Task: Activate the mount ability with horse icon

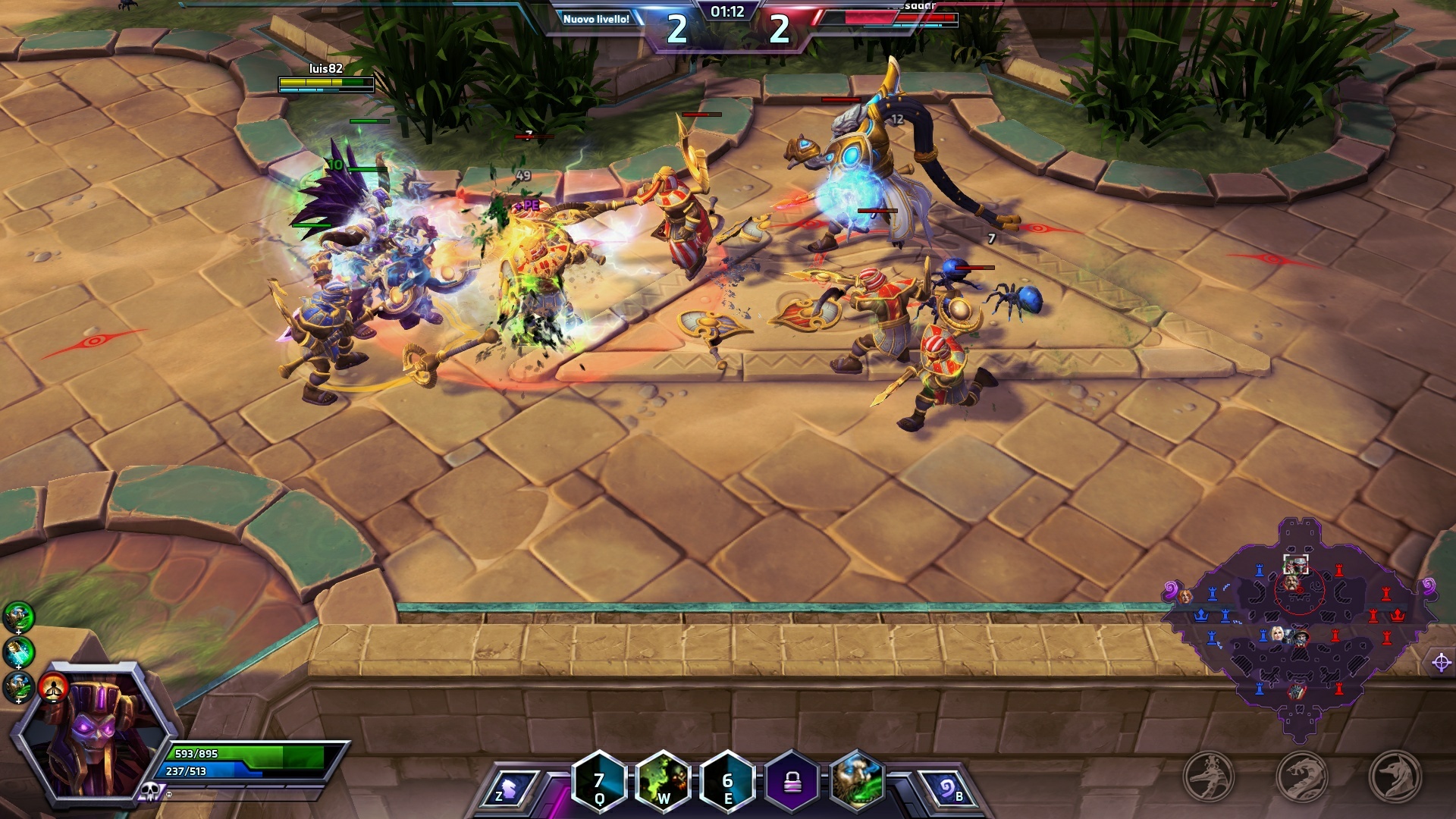Action: pos(510,787)
